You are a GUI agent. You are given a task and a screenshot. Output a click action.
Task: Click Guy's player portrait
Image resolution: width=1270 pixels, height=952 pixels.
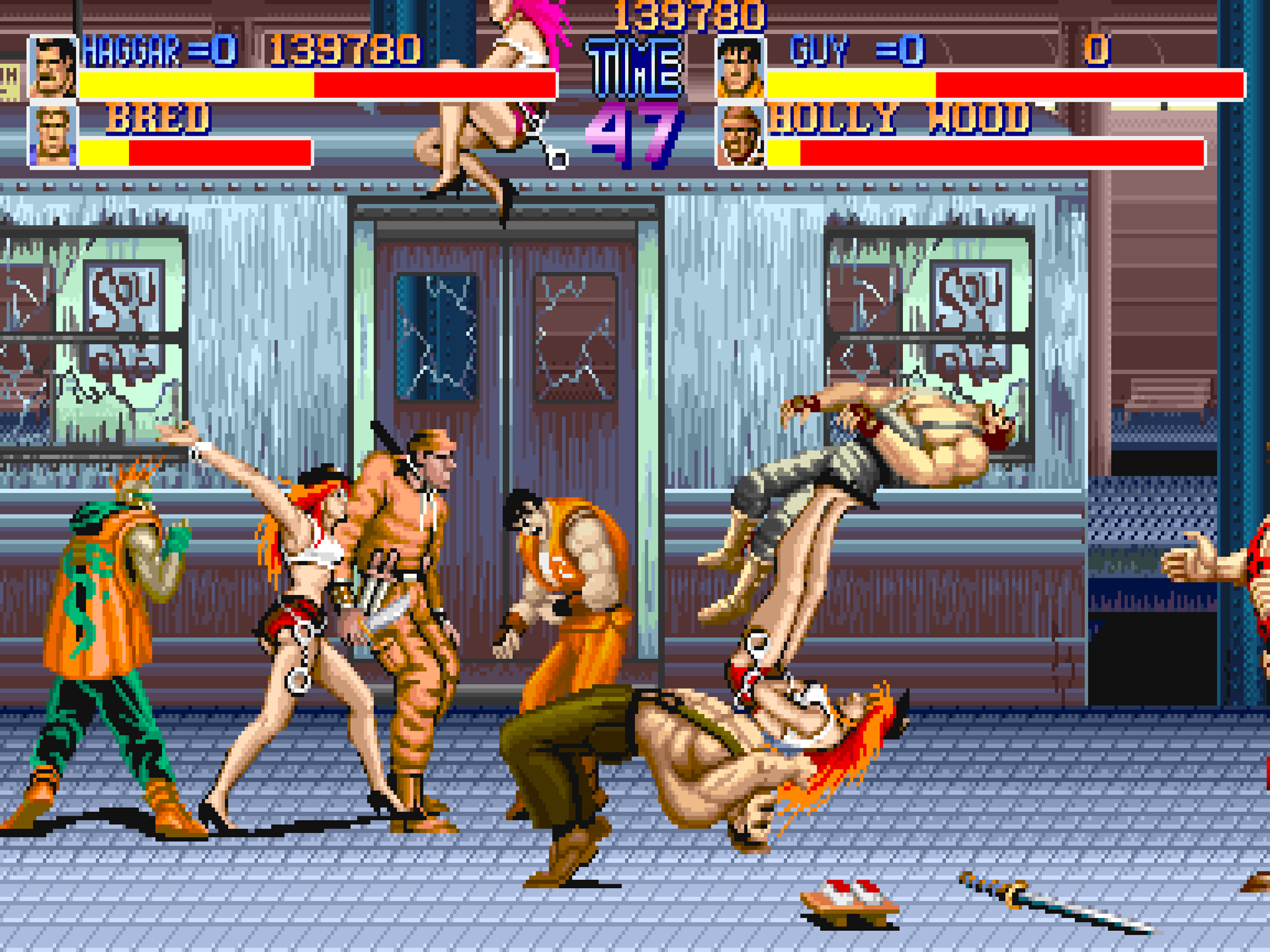(x=740, y=68)
